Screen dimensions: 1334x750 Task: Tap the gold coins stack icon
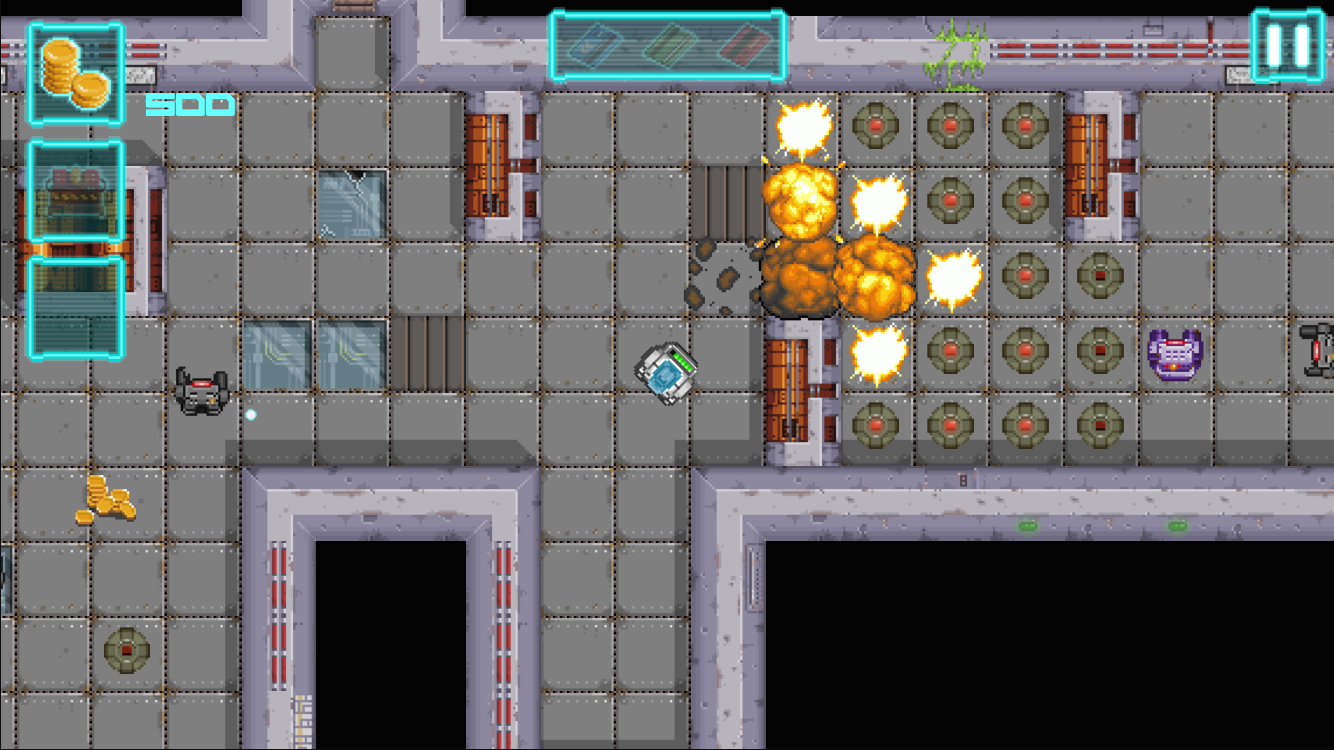tap(76, 73)
